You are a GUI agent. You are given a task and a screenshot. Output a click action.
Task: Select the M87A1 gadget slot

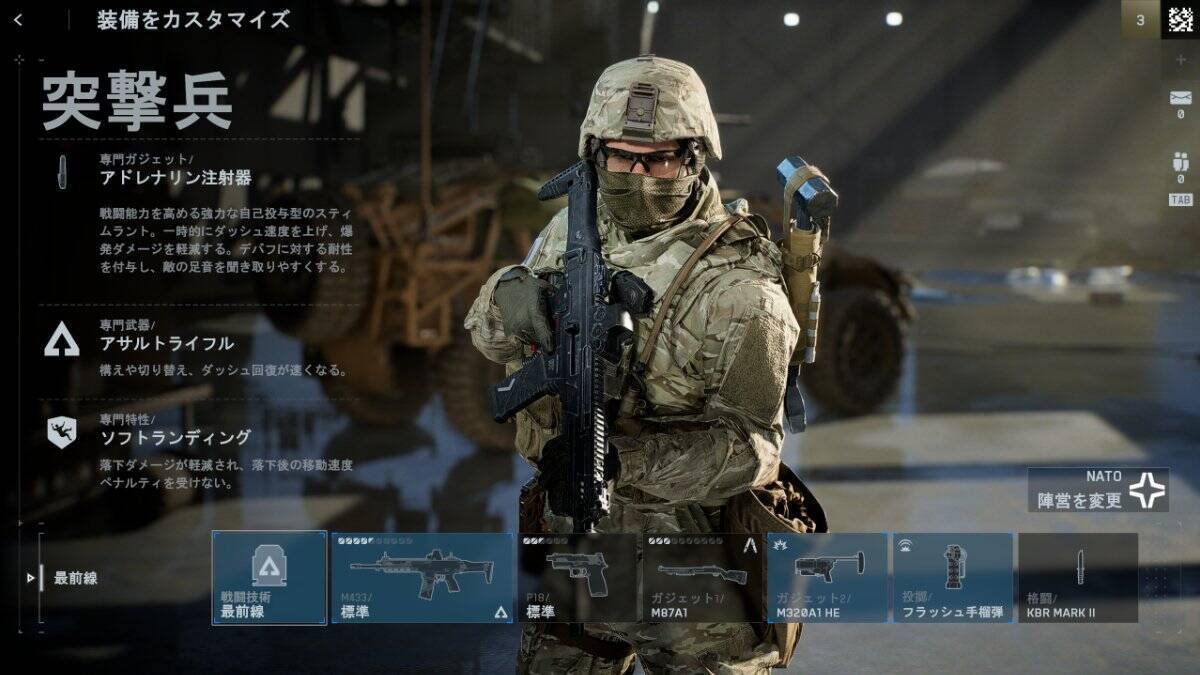pos(702,578)
